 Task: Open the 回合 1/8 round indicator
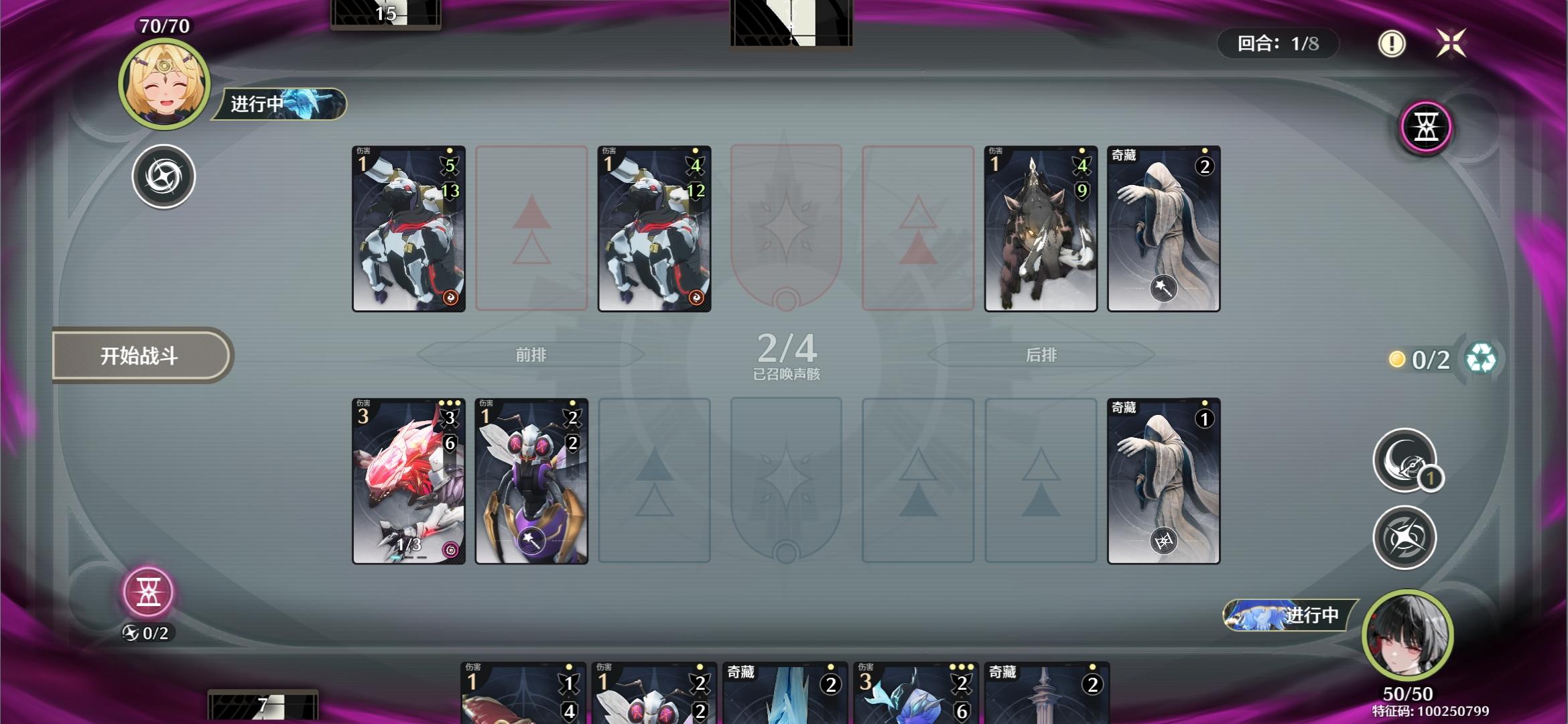1277,44
